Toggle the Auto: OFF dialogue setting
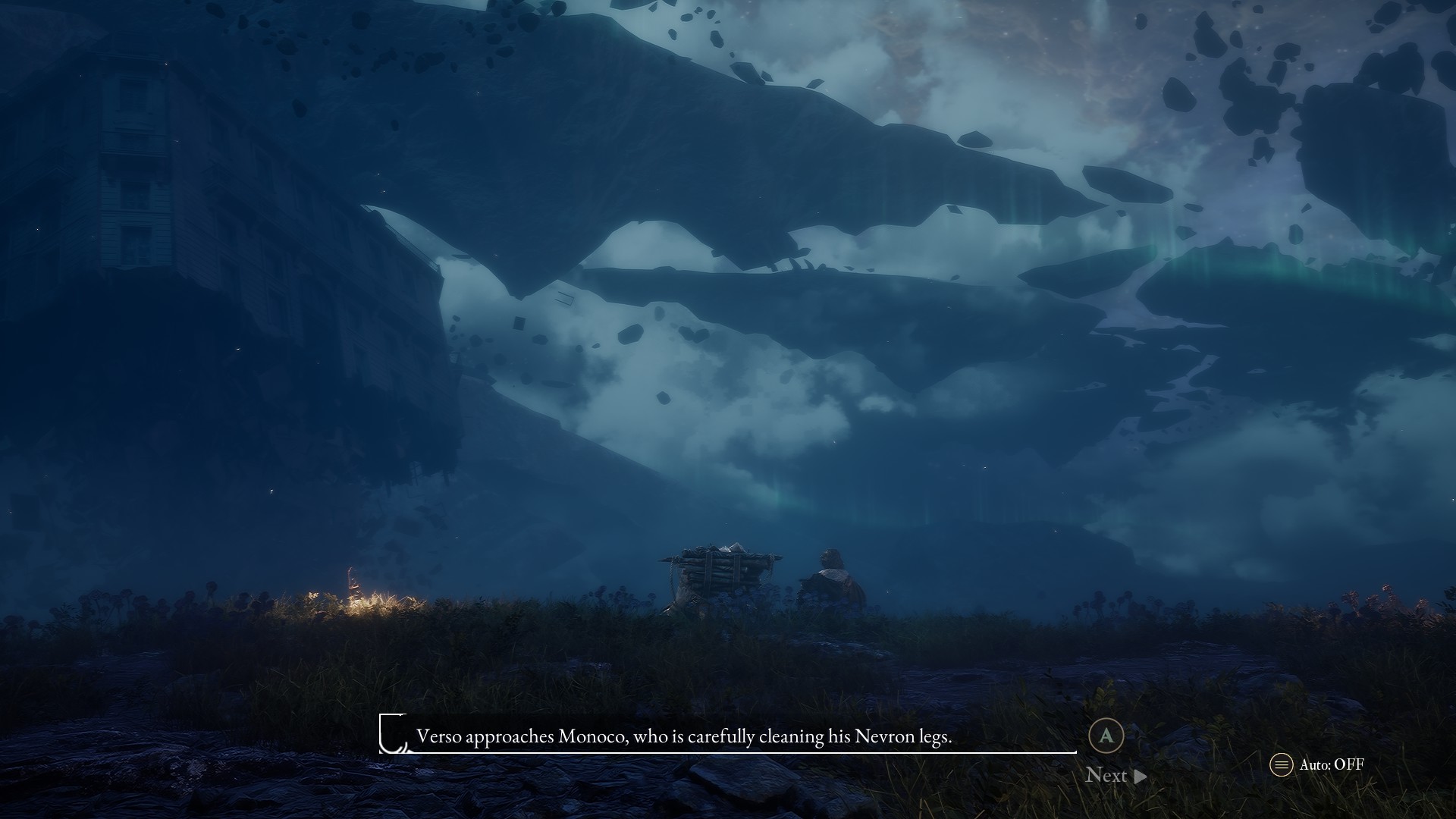This screenshot has height=819, width=1456. pyautogui.click(x=1317, y=764)
